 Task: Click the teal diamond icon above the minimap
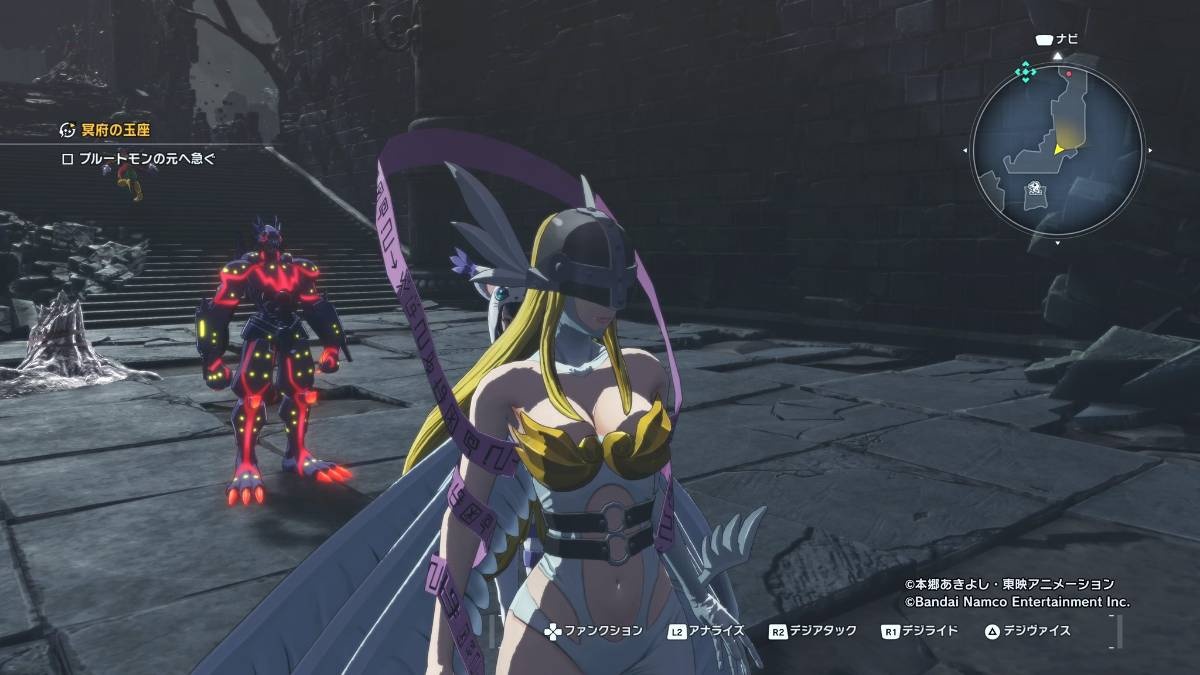point(1025,72)
